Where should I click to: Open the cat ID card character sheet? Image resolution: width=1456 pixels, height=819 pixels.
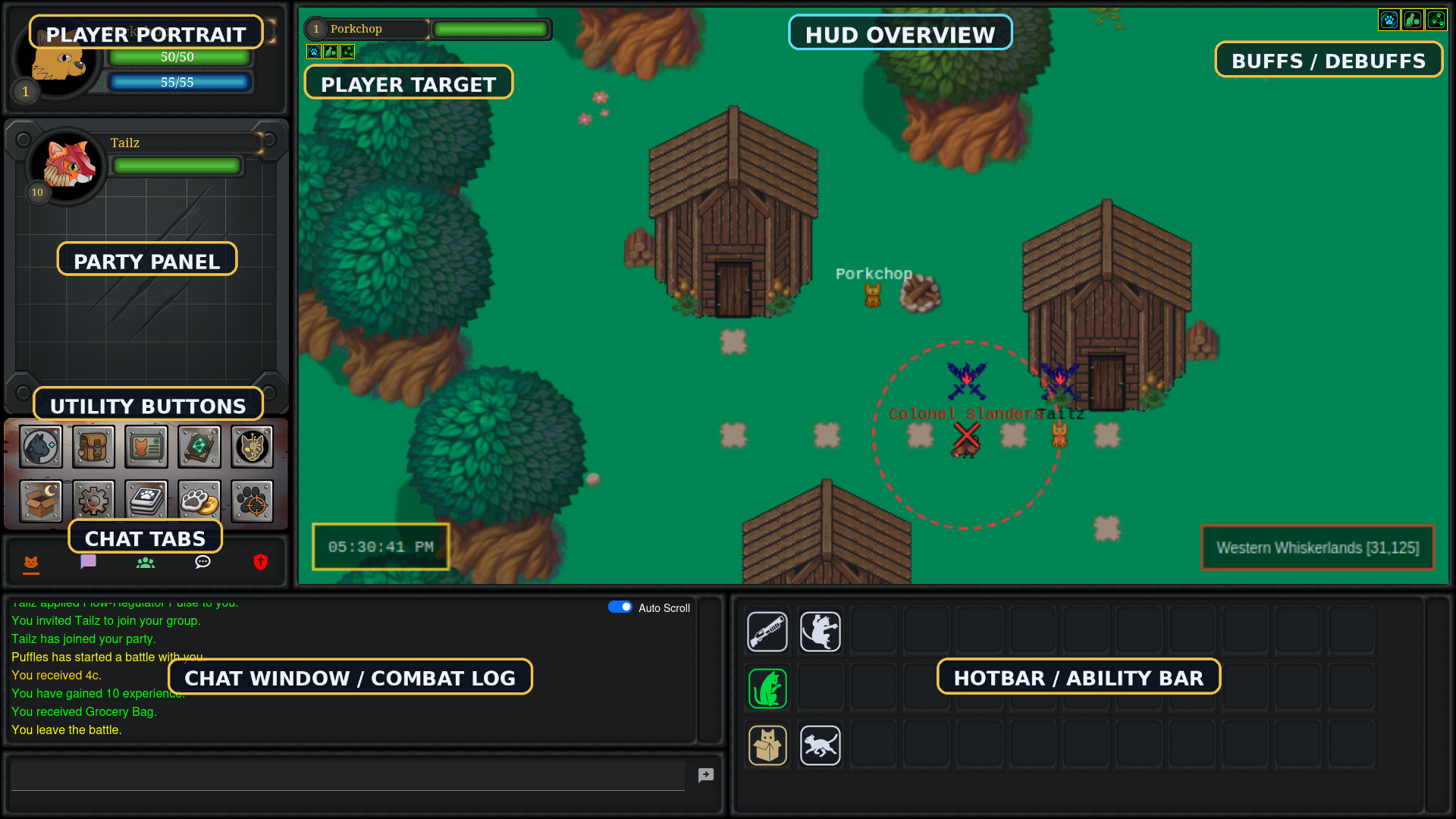146,447
